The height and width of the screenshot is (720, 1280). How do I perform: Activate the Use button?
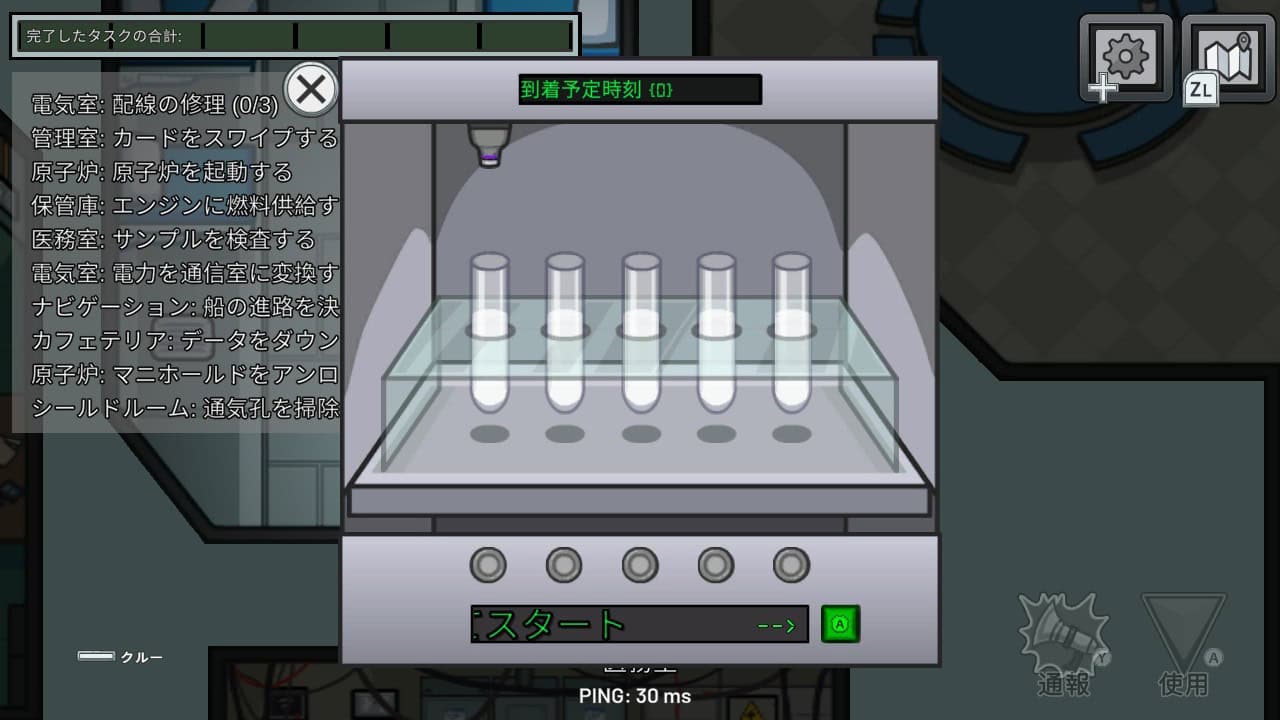[x=1184, y=640]
